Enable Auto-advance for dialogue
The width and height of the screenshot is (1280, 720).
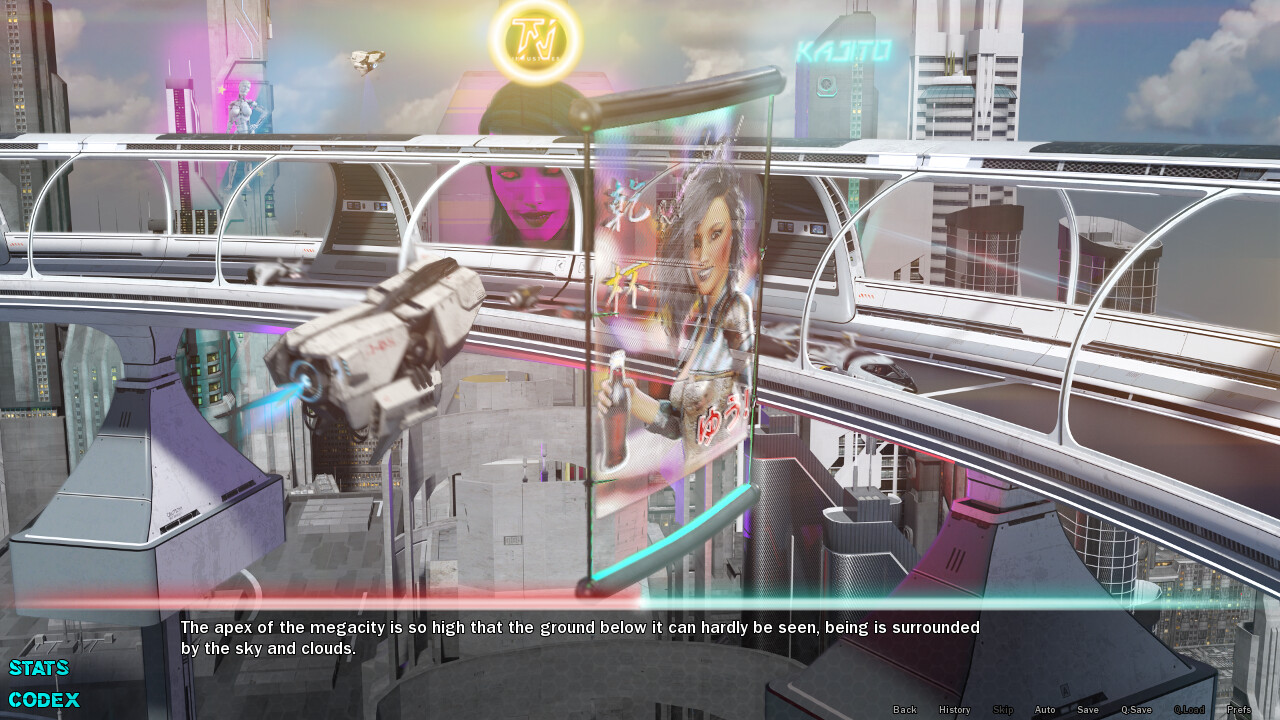tap(1045, 710)
